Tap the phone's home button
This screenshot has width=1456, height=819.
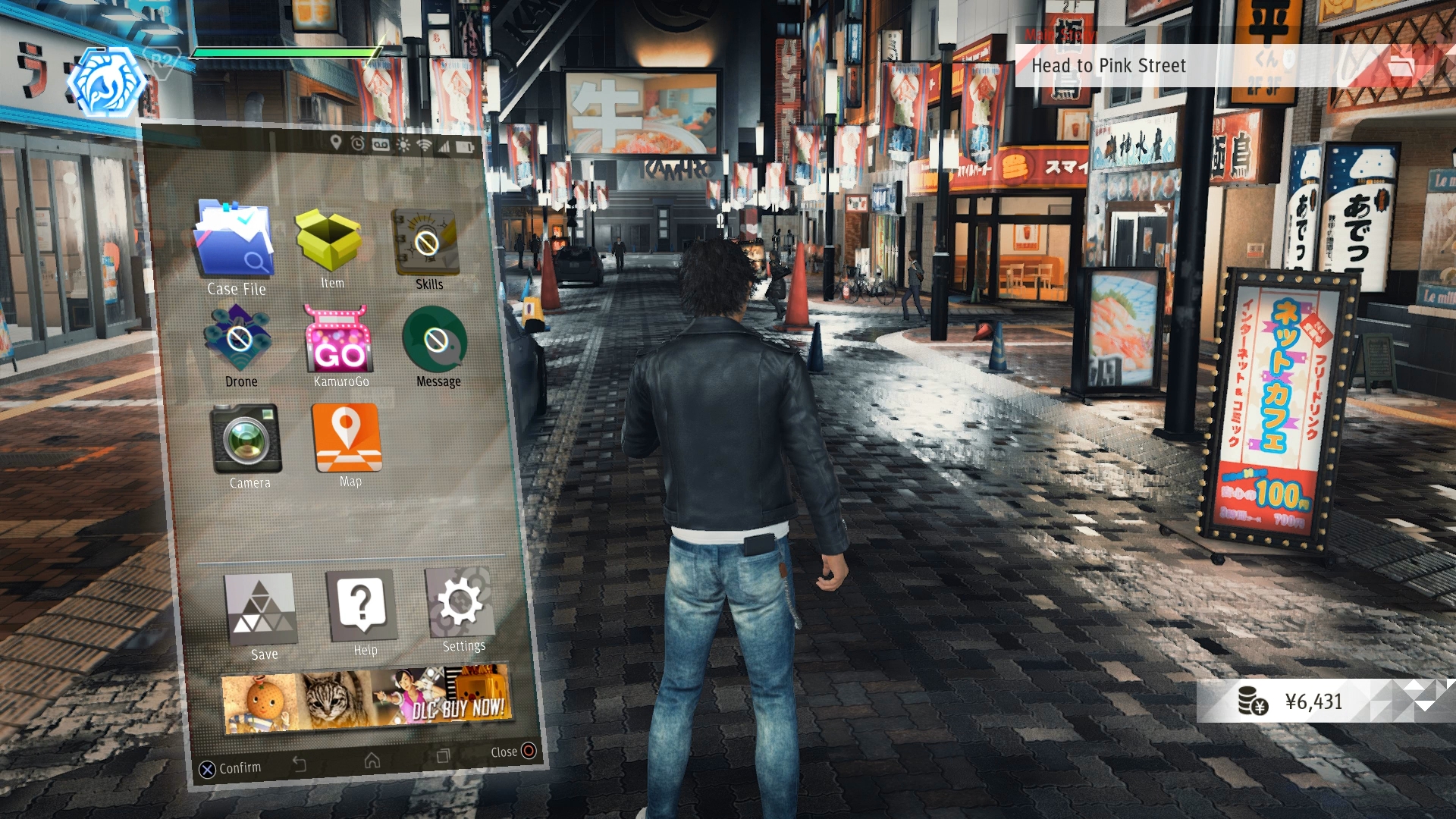372,760
